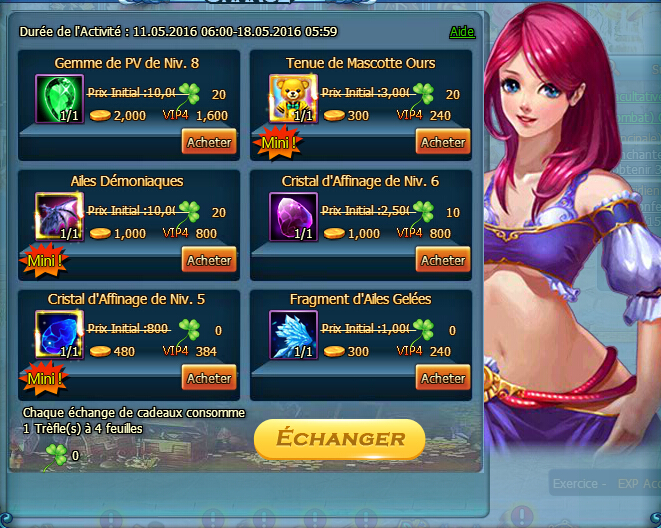Buy Cristal d'Affinage de Niv. 5
661x528 pixels.
(209, 378)
